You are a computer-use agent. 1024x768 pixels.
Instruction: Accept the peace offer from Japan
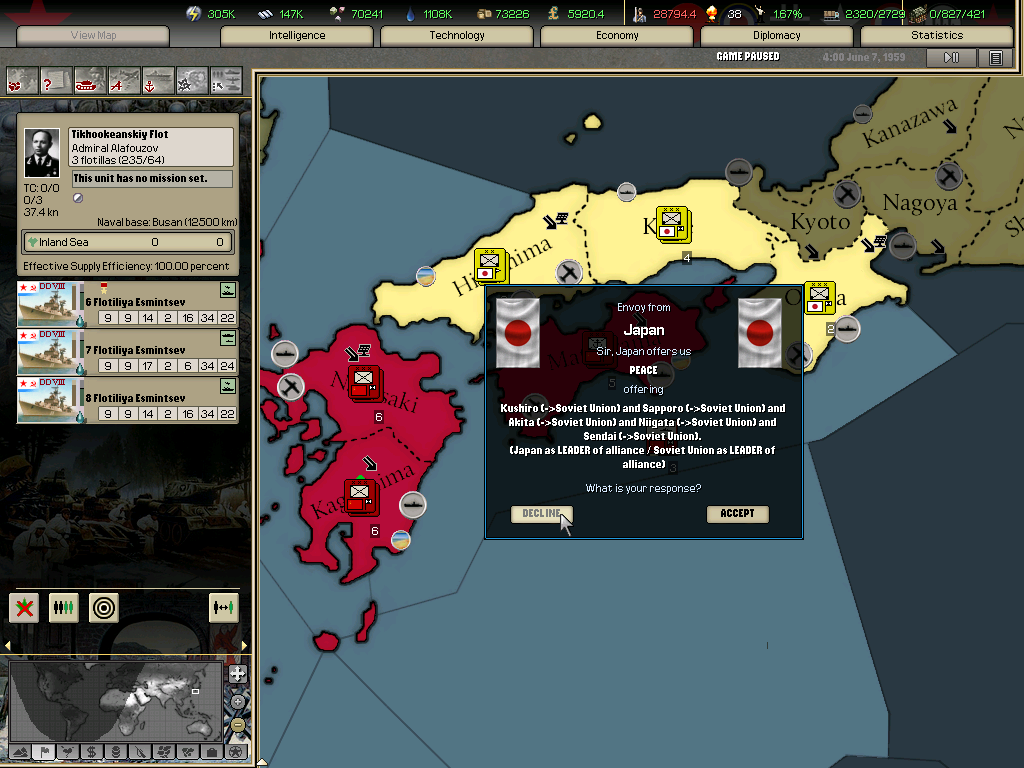click(x=737, y=514)
